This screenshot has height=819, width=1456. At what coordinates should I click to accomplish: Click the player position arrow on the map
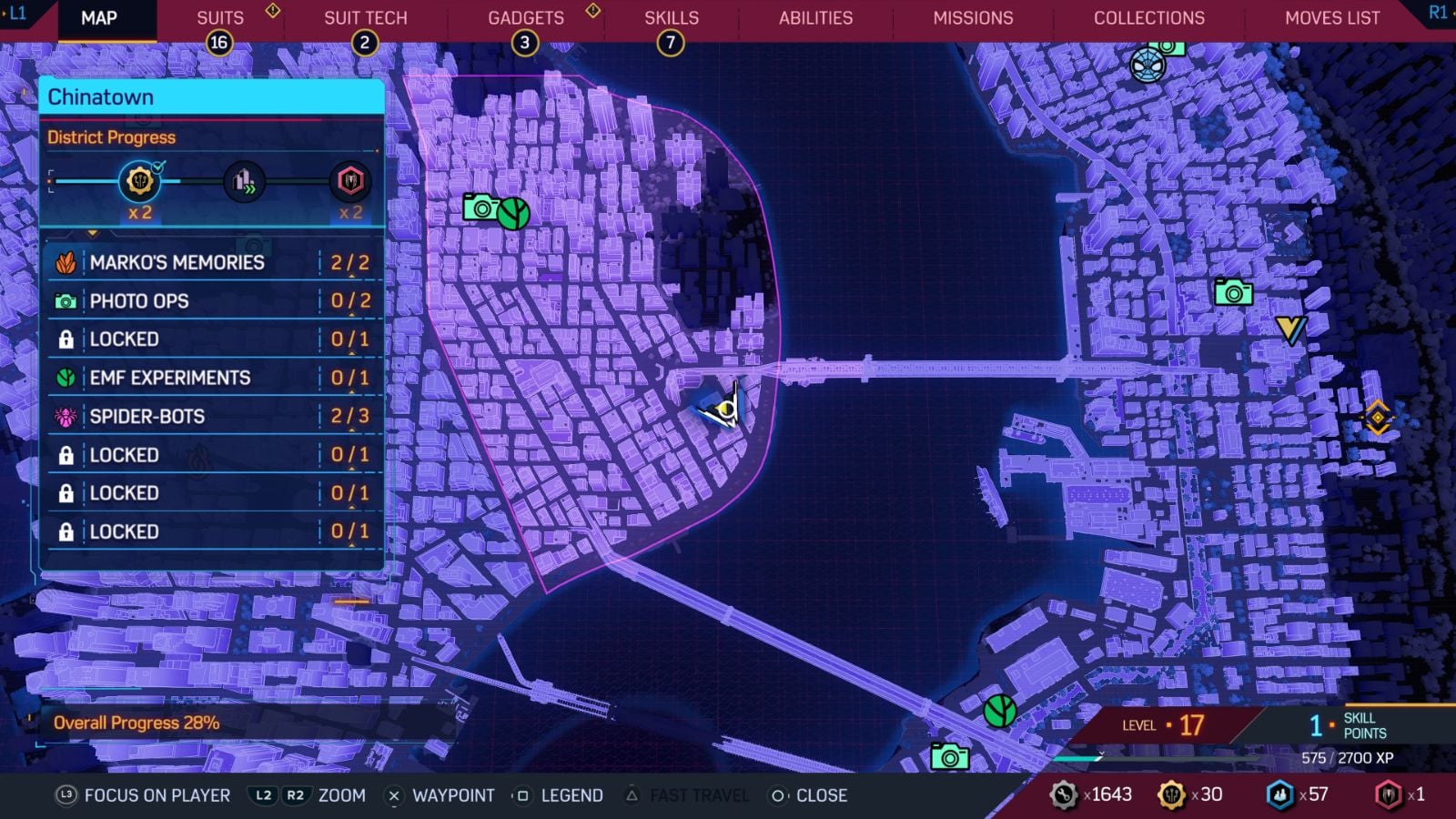coord(723,409)
